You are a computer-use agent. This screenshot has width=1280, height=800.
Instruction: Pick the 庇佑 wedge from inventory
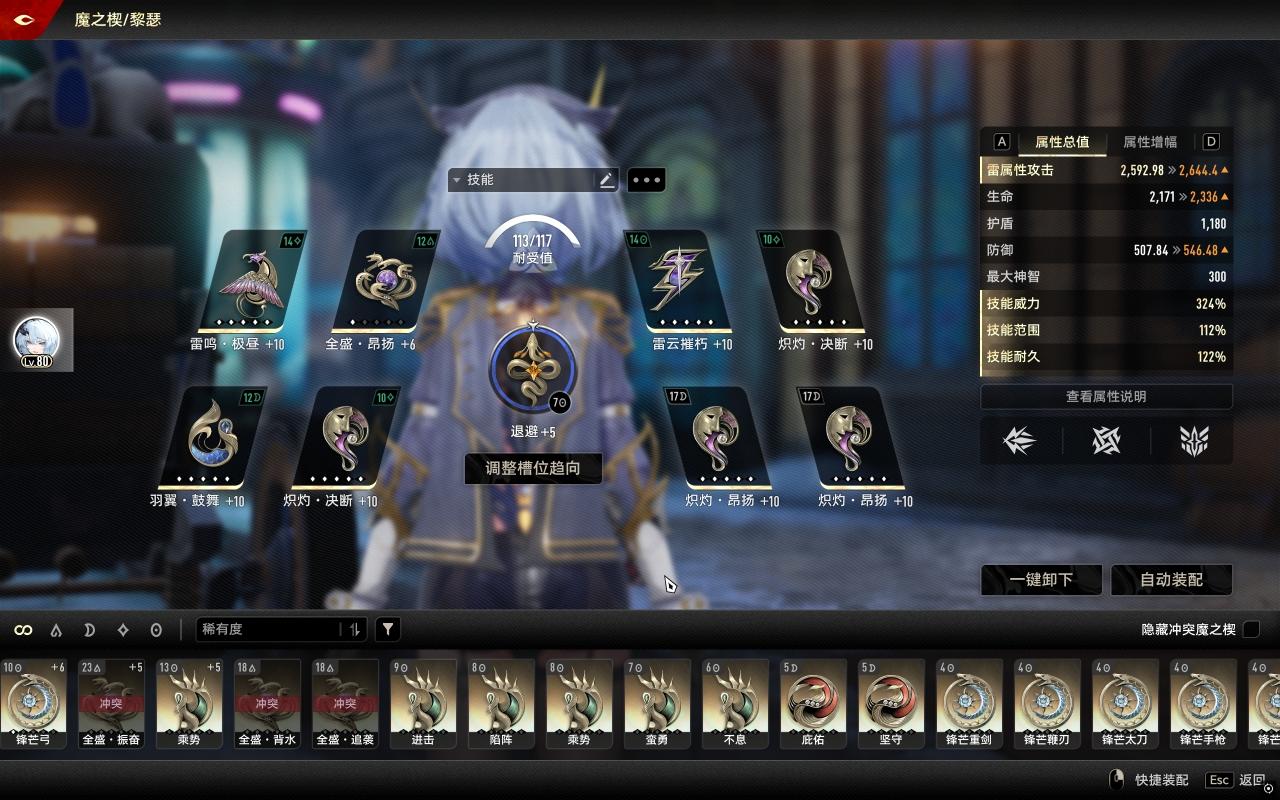pyautogui.click(x=813, y=704)
